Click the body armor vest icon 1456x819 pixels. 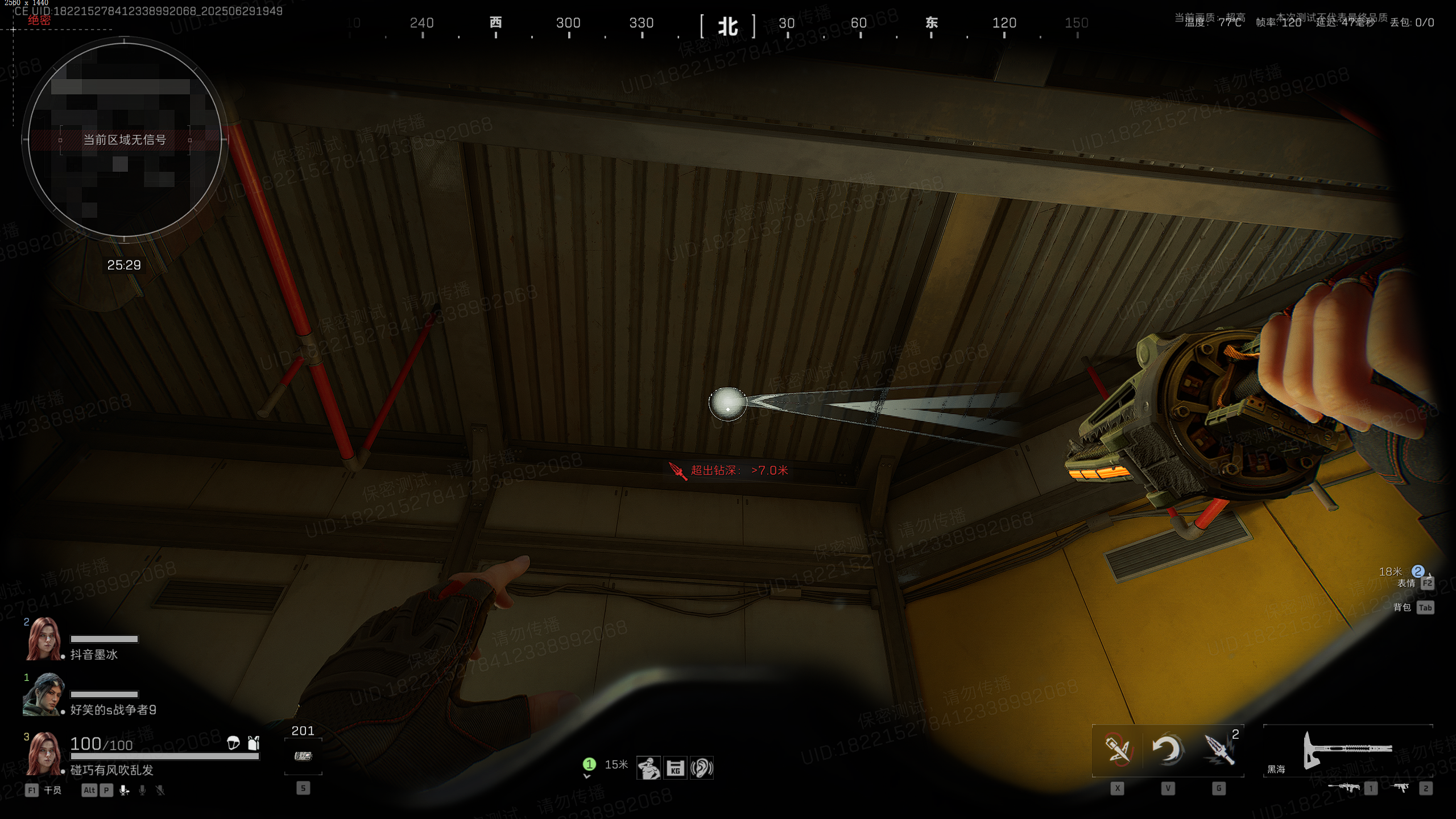point(254,743)
